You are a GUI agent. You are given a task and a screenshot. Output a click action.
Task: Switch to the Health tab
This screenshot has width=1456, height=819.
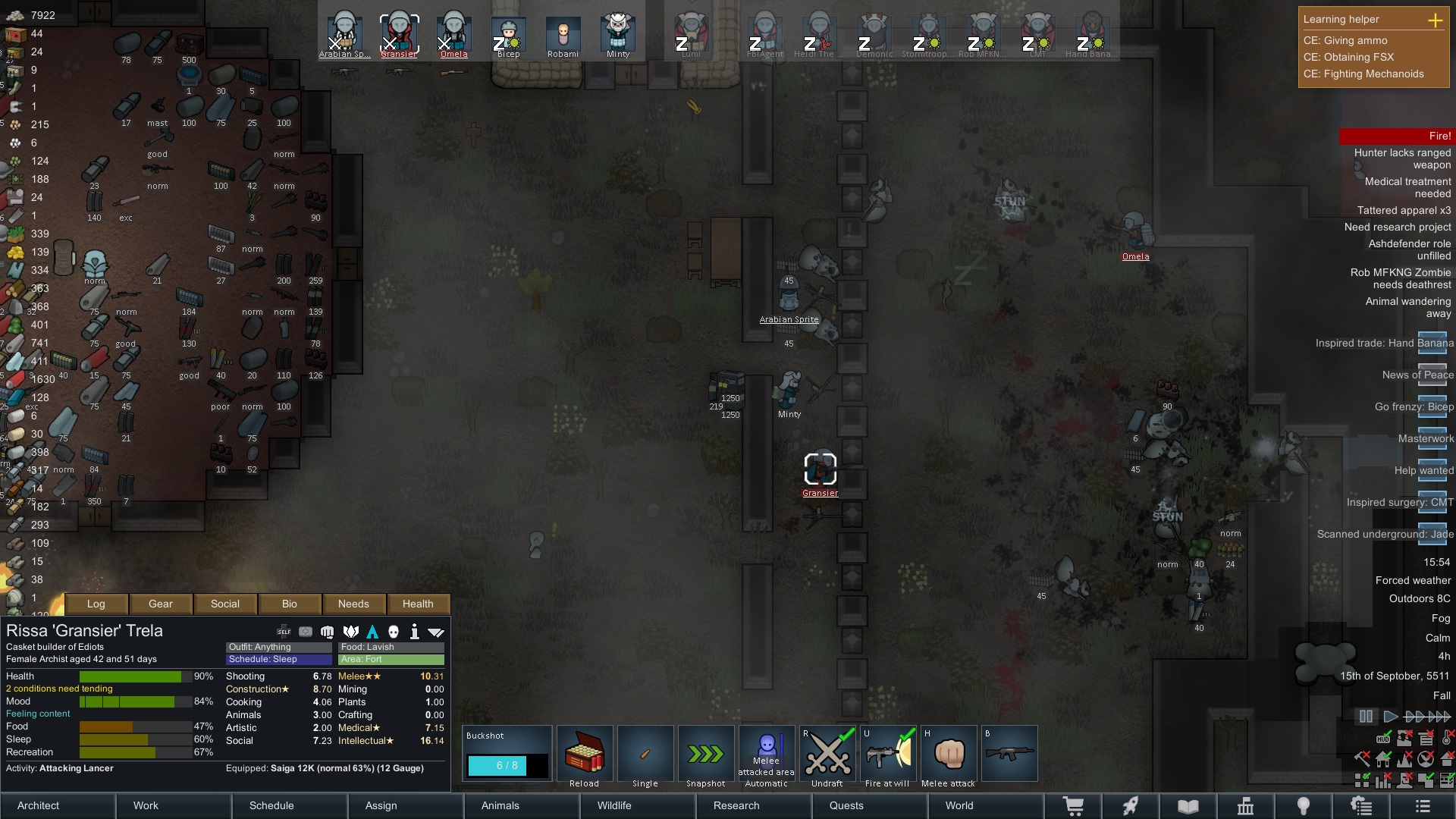pyautogui.click(x=418, y=604)
